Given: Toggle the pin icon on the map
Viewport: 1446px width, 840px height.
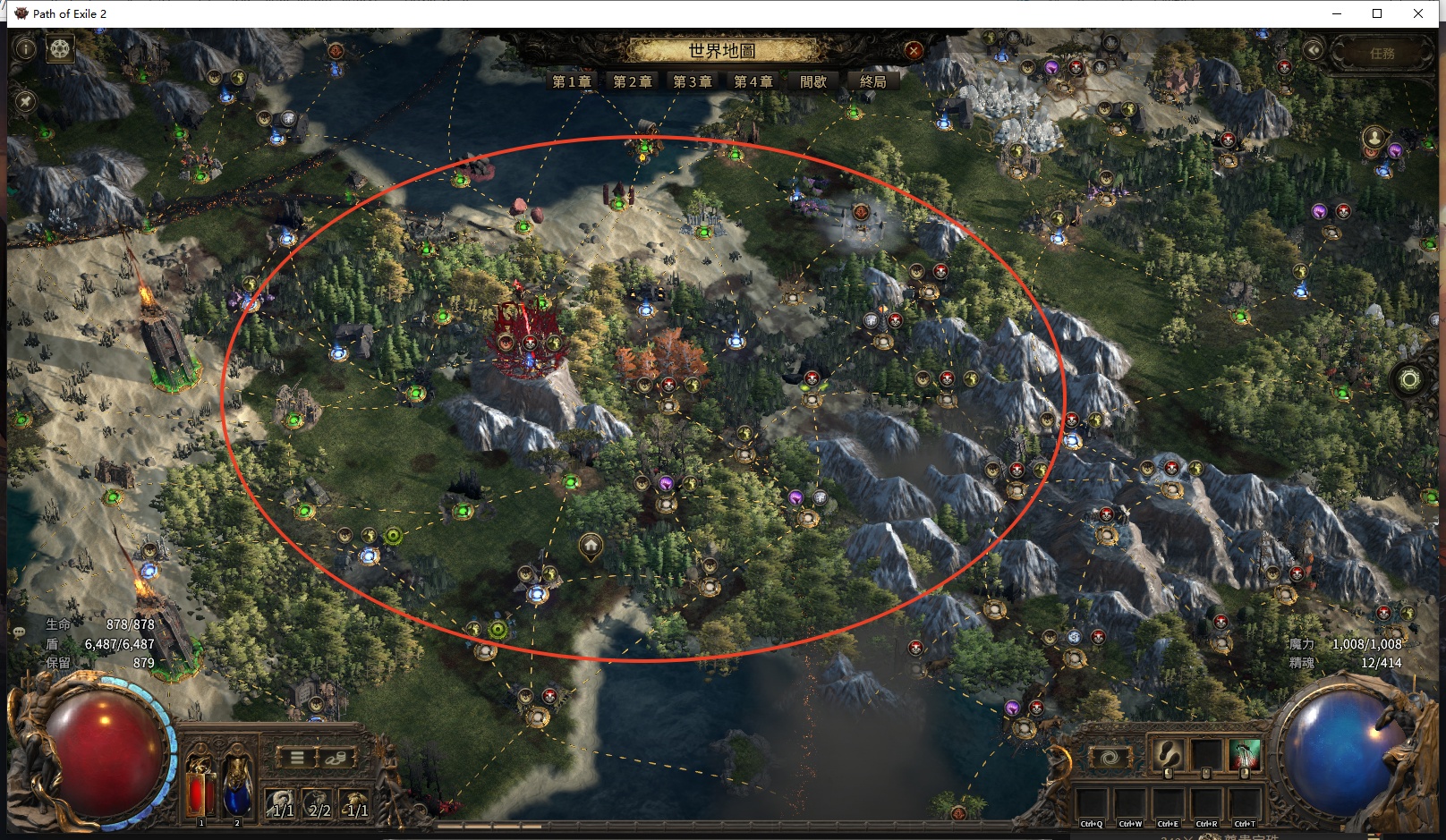Looking at the screenshot, I should pyautogui.click(x=25, y=101).
